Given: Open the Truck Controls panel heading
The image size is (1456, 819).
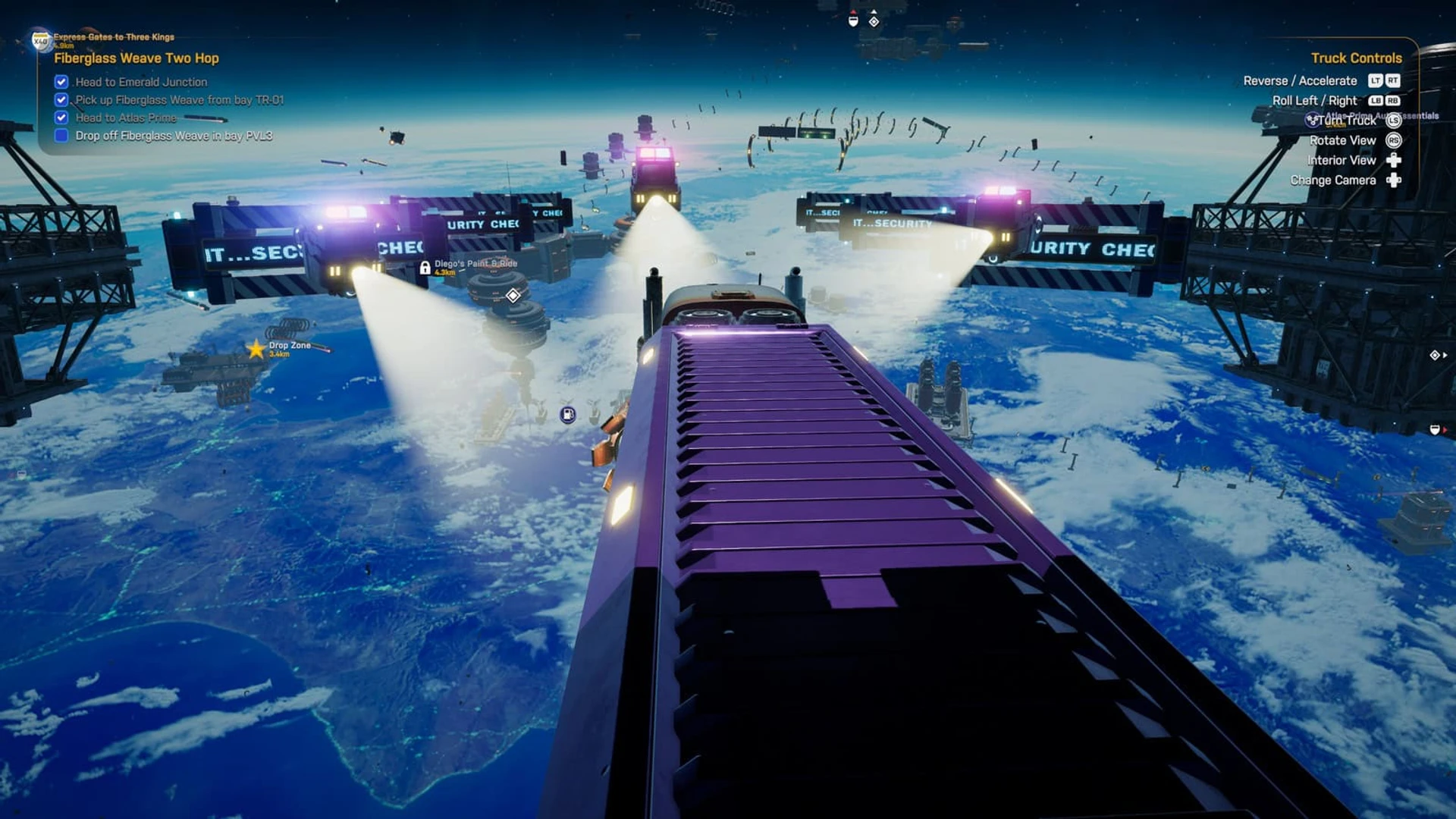Looking at the screenshot, I should click(x=1356, y=58).
